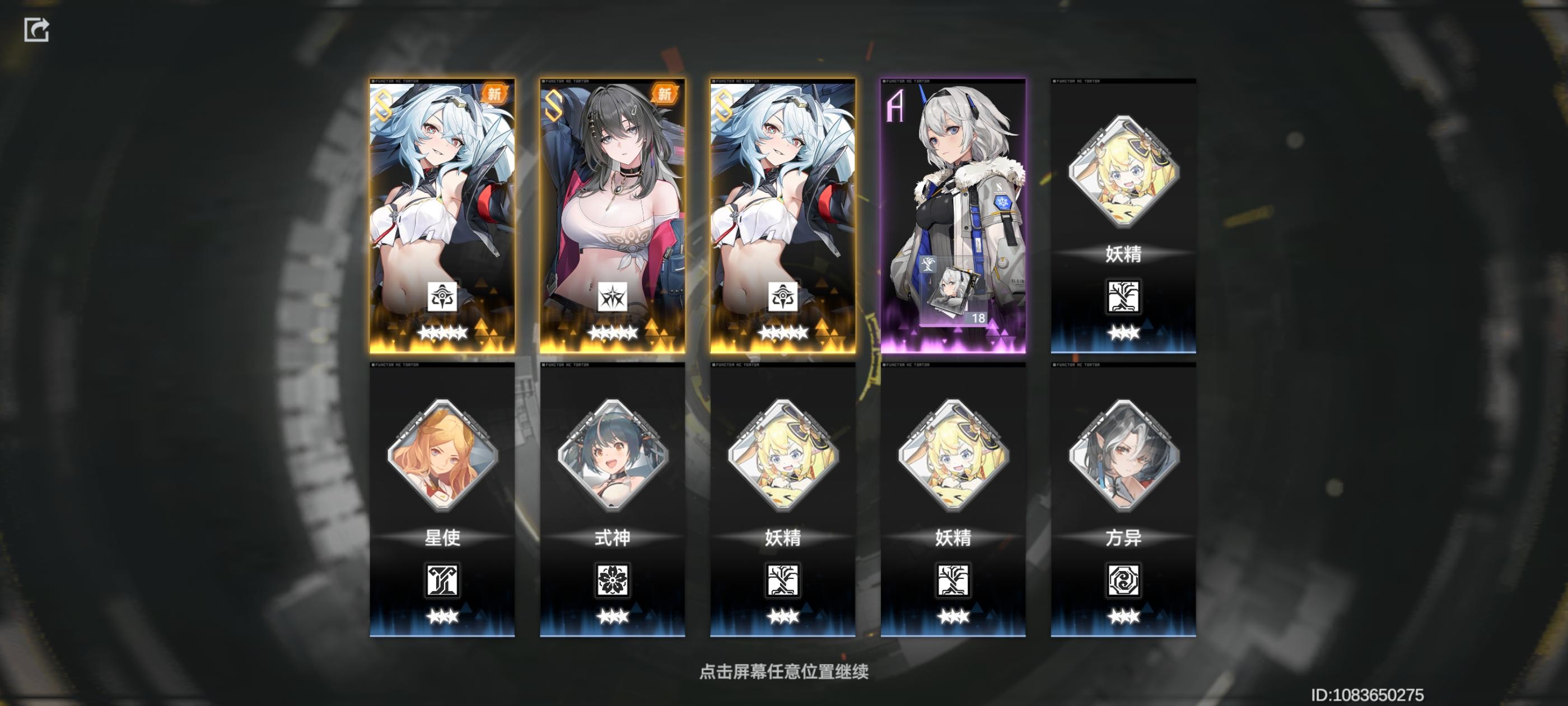The width and height of the screenshot is (1568, 706).
Task: Click the share icon in top-left corner
Action: 38,29
